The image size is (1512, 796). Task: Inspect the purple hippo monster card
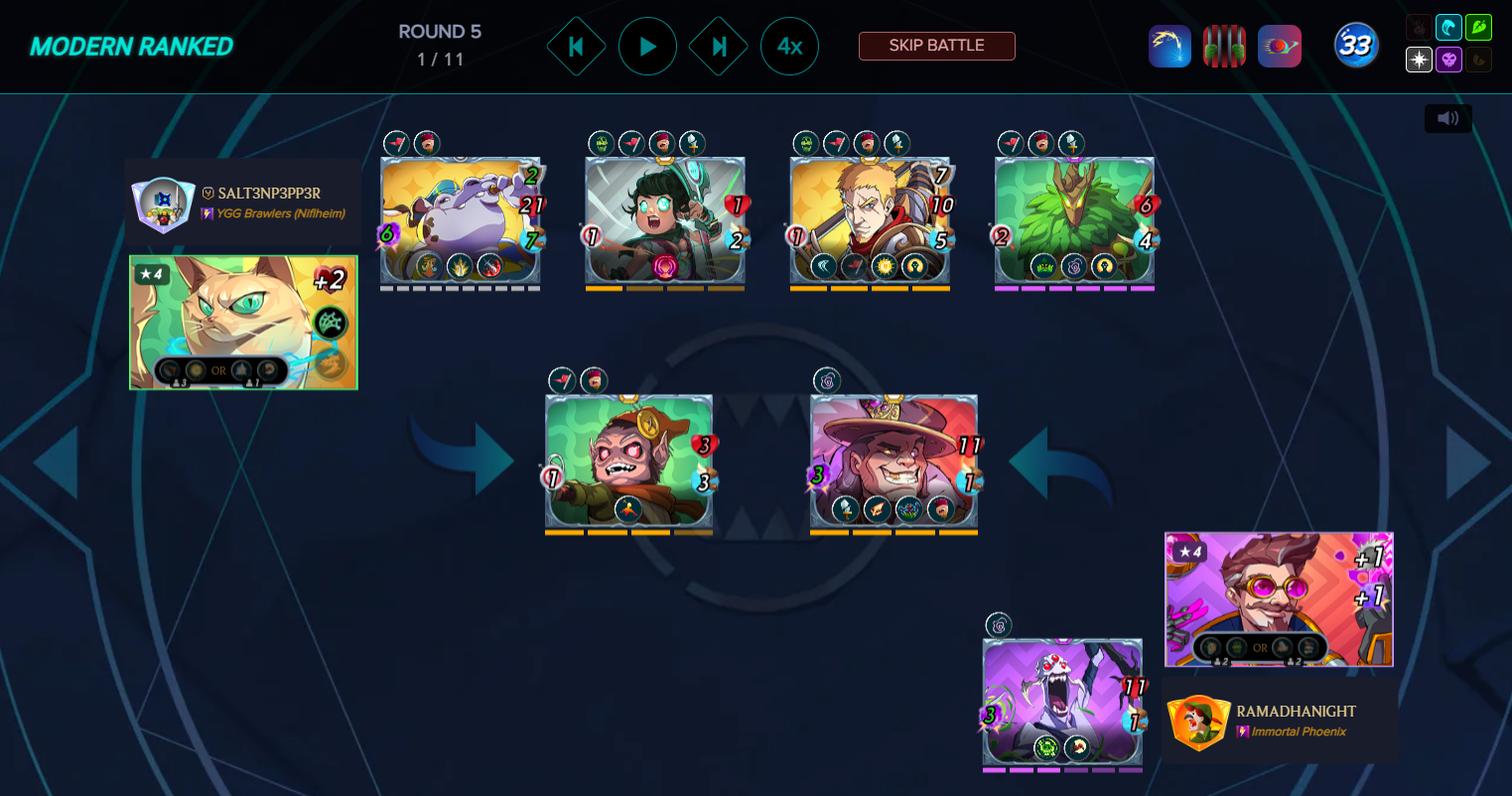[x=461, y=219]
